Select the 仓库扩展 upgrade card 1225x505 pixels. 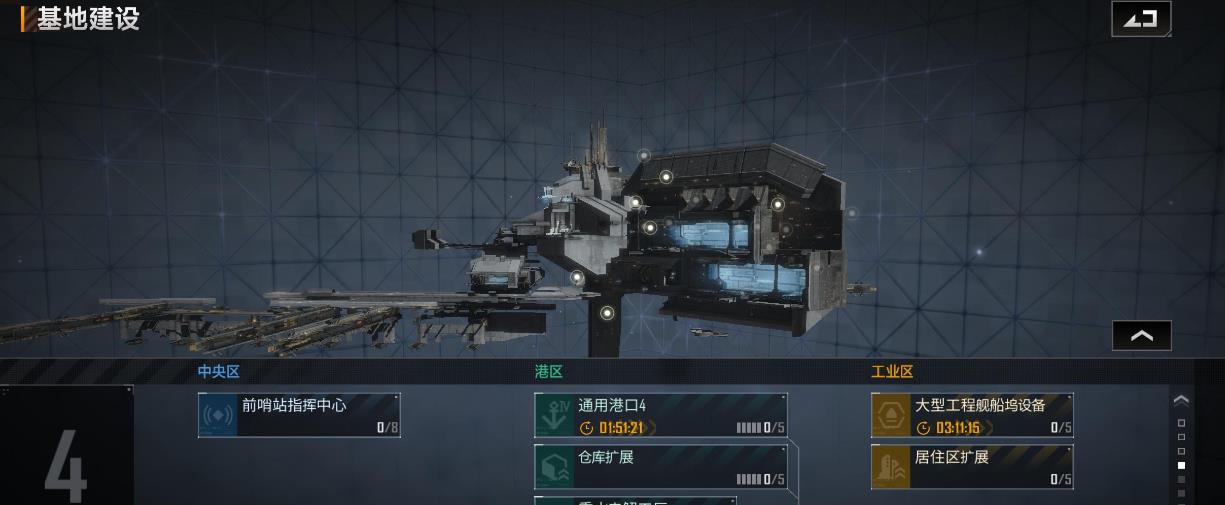660,467
